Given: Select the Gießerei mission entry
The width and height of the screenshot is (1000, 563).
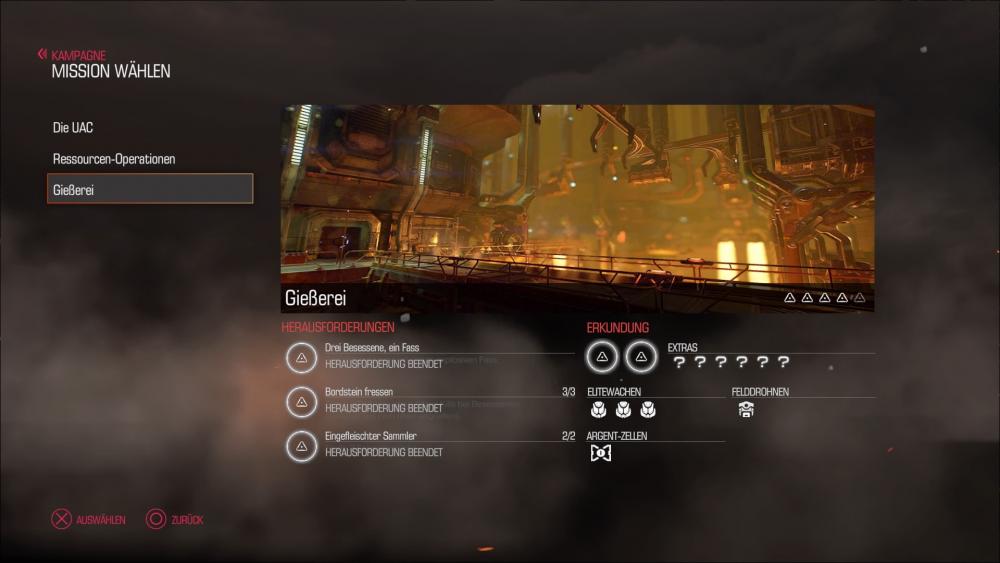Looking at the screenshot, I should pos(150,189).
